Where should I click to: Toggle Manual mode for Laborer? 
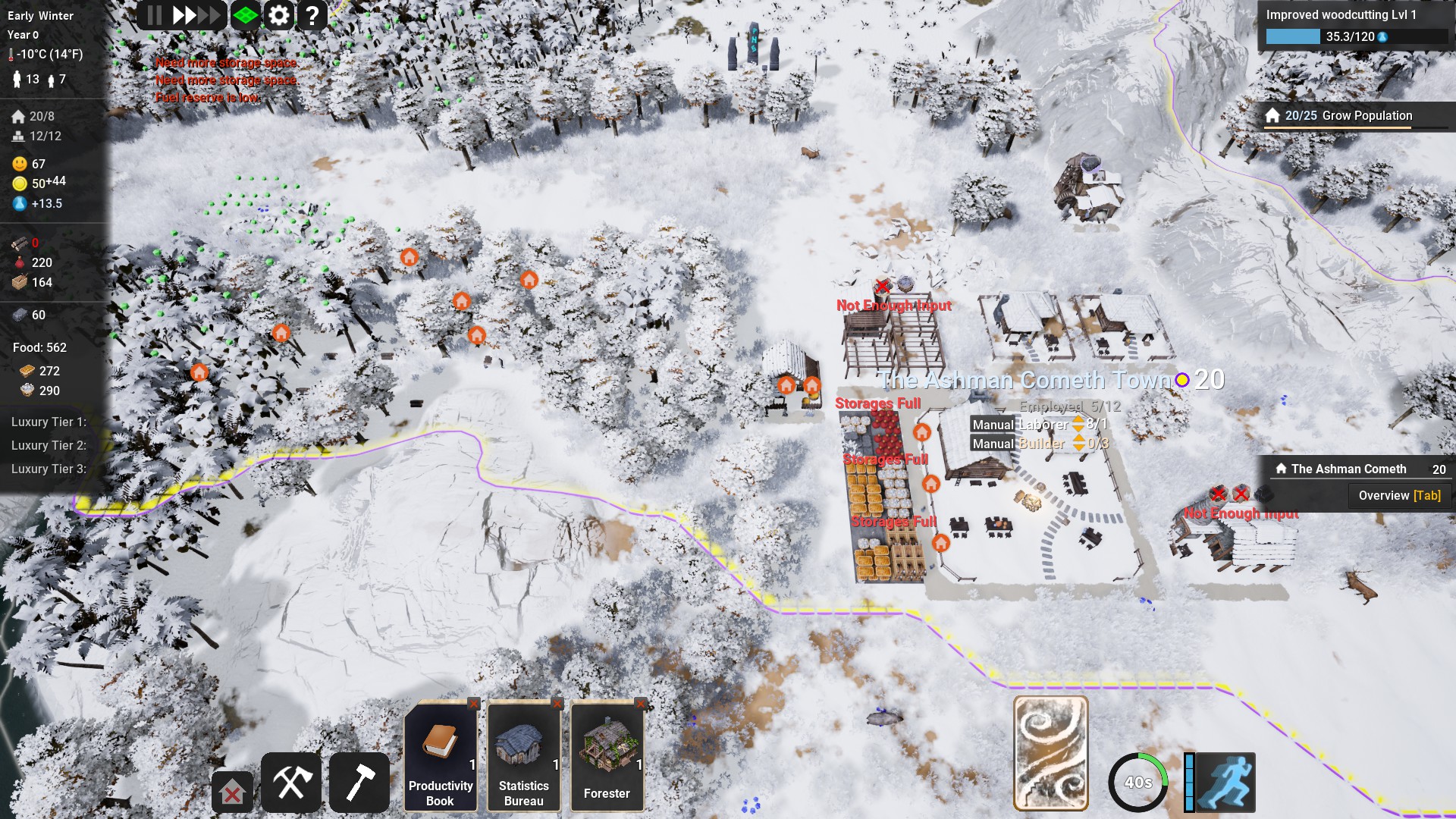tap(993, 425)
